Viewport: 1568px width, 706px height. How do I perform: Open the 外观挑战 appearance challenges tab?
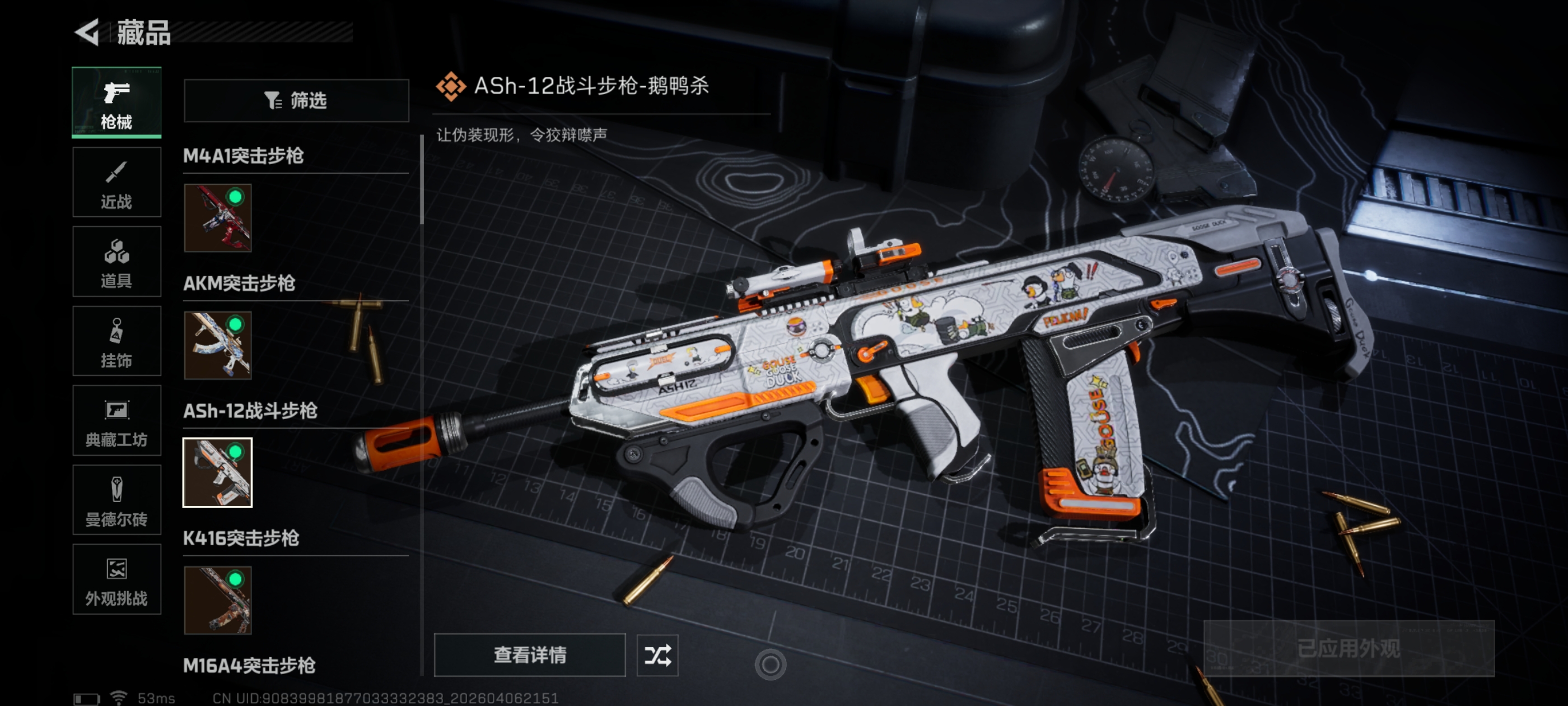116,579
